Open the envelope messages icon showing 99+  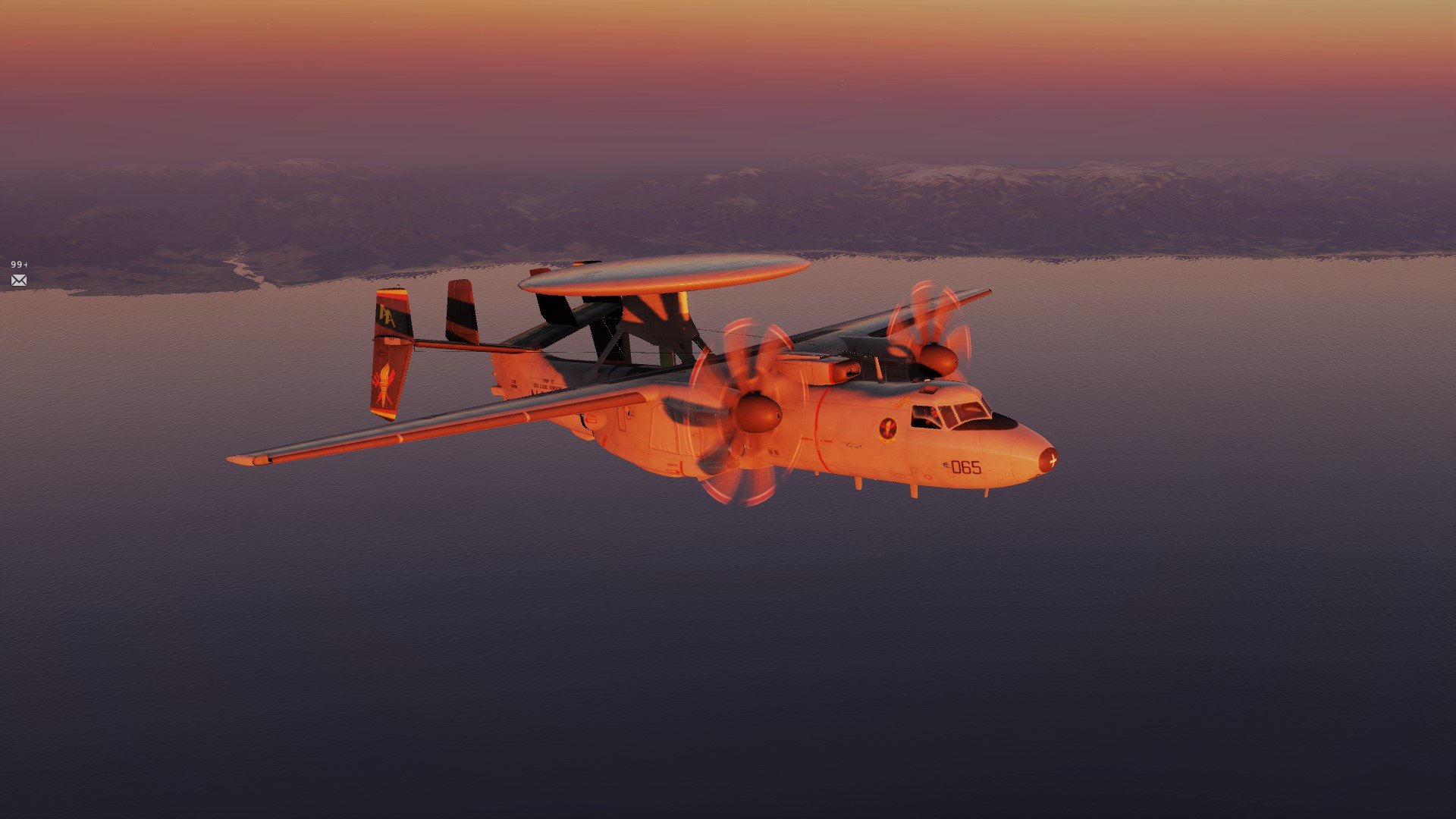click(19, 281)
